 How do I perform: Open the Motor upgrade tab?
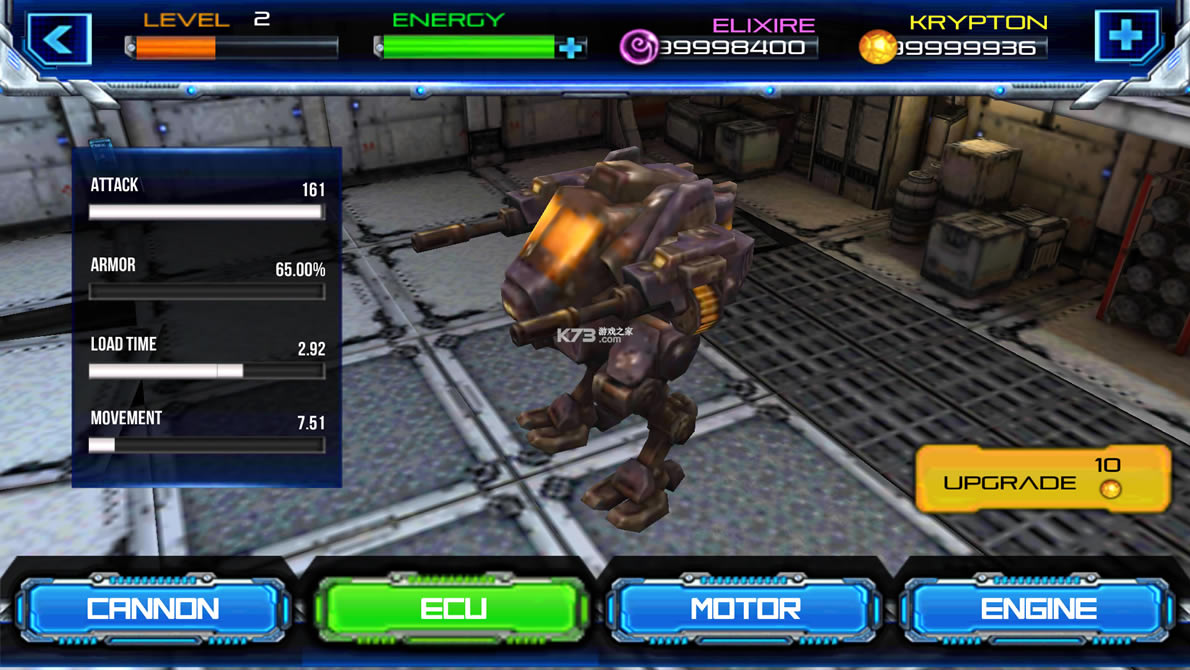click(744, 608)
